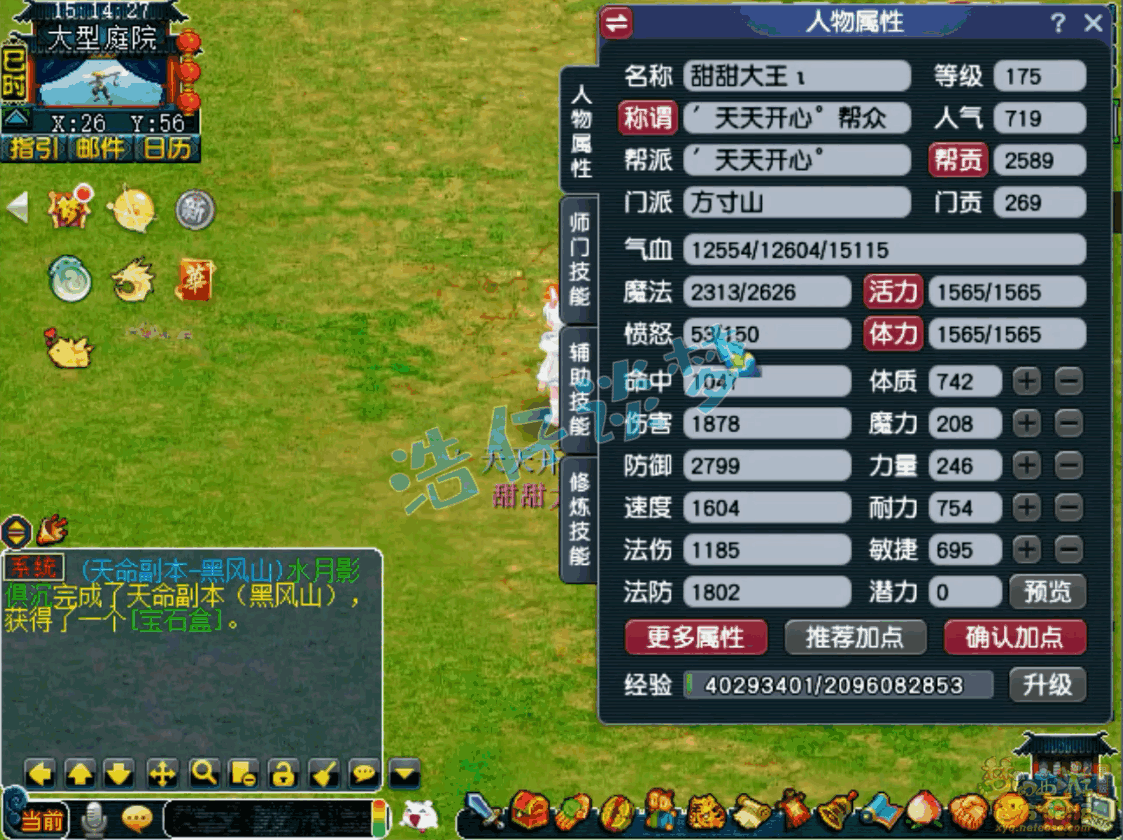Decrease 敏捷 with its minus button

[x=1069, y=549]
